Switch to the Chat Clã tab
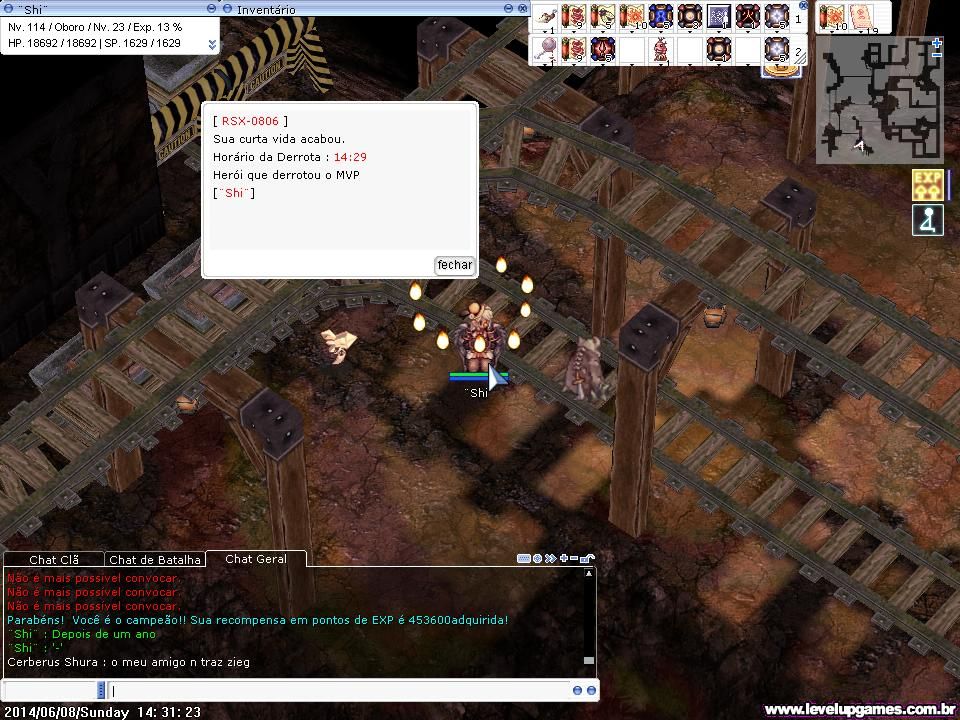960x720 pixels. (x=53, y=560)
